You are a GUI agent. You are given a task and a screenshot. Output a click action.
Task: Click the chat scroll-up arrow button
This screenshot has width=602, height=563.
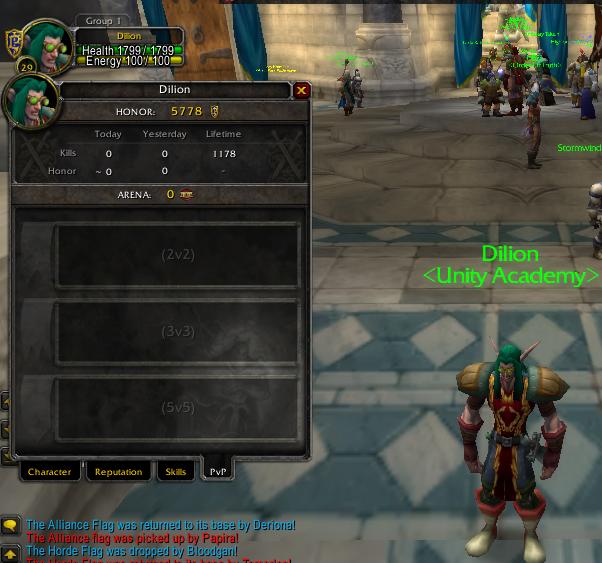click(x=10, y=554)
